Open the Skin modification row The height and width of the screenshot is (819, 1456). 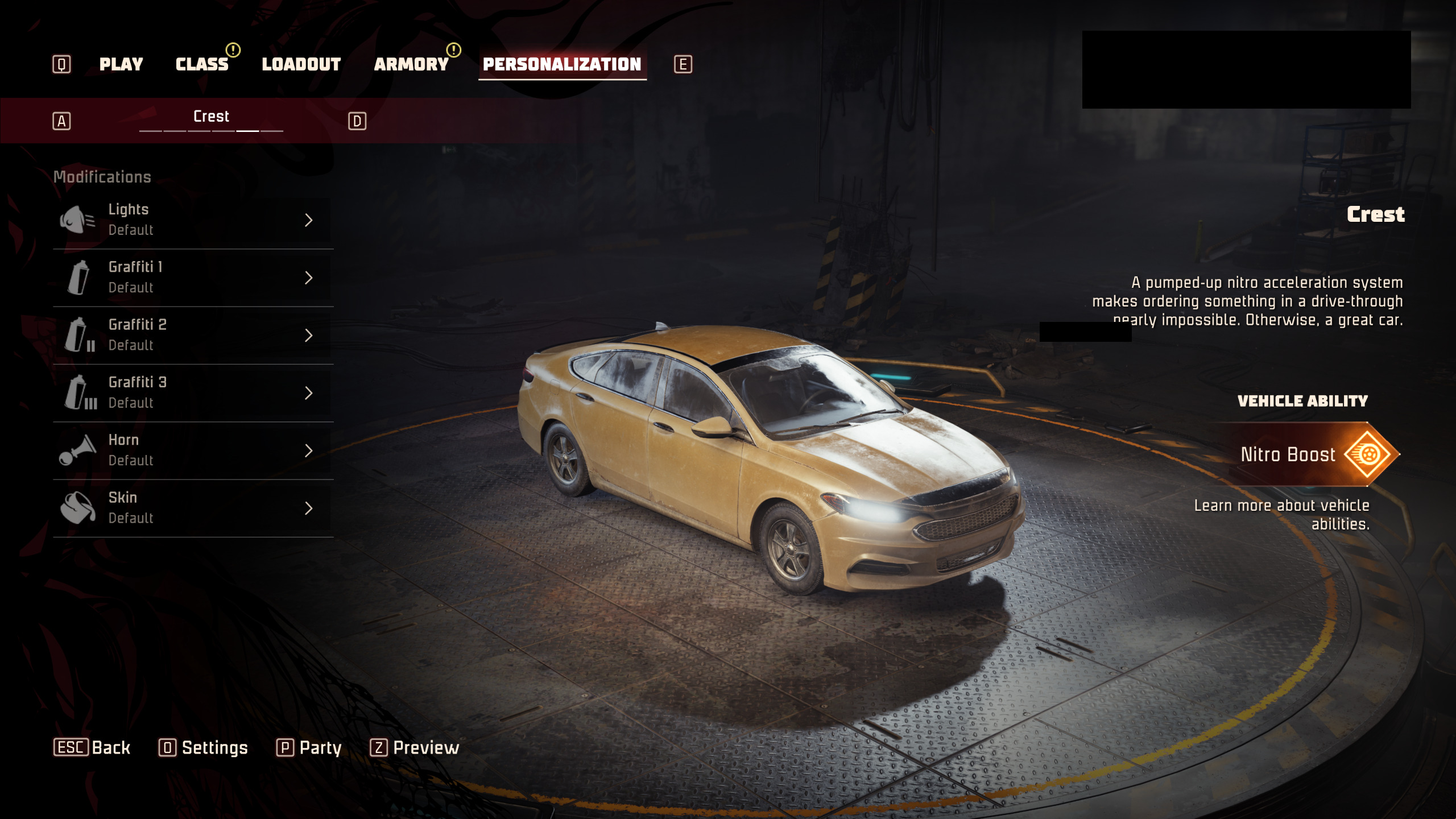click(192, 508)
